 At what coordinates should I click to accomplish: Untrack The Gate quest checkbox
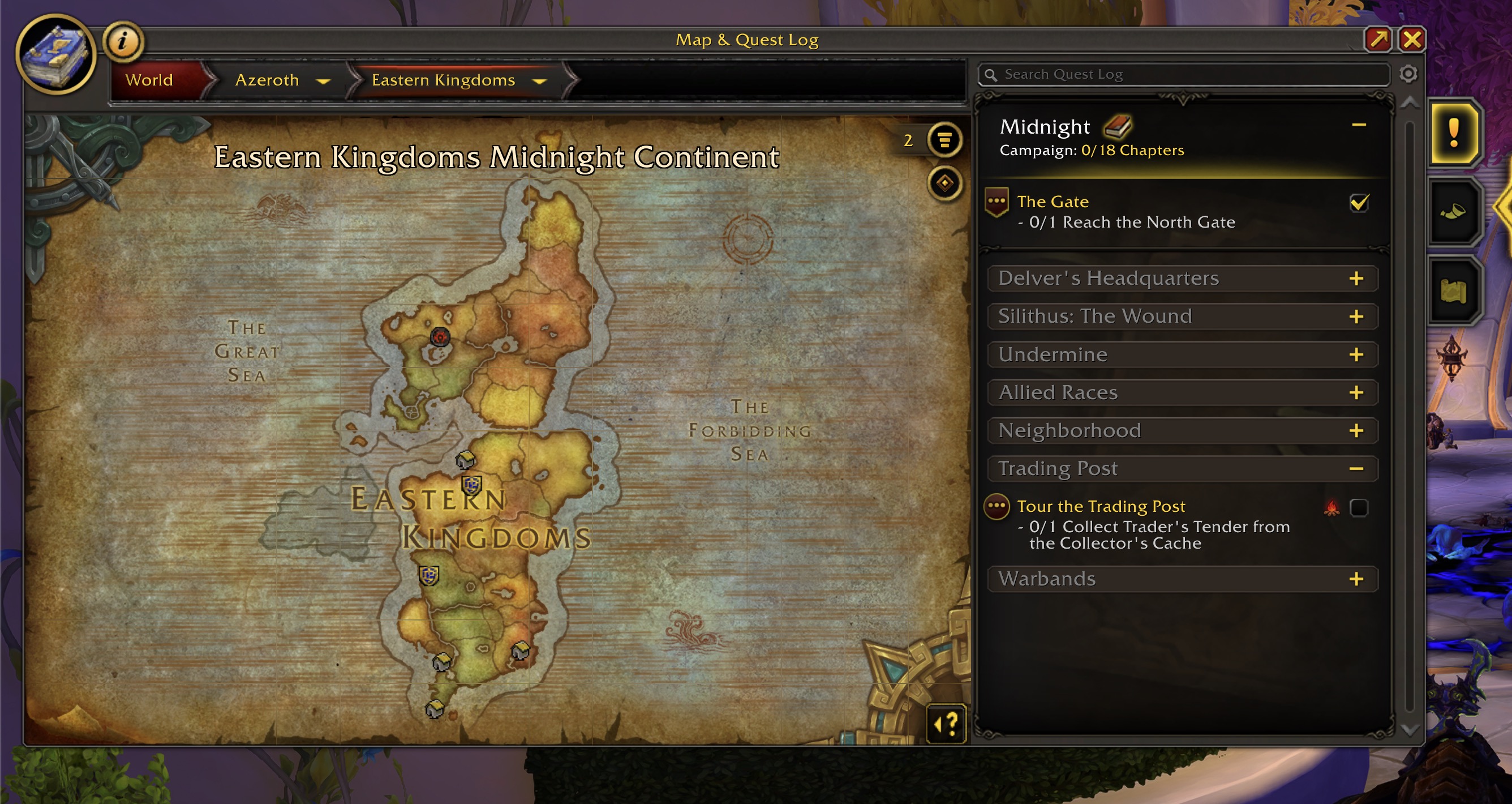pyautogui.click(x=1359, y=203)
